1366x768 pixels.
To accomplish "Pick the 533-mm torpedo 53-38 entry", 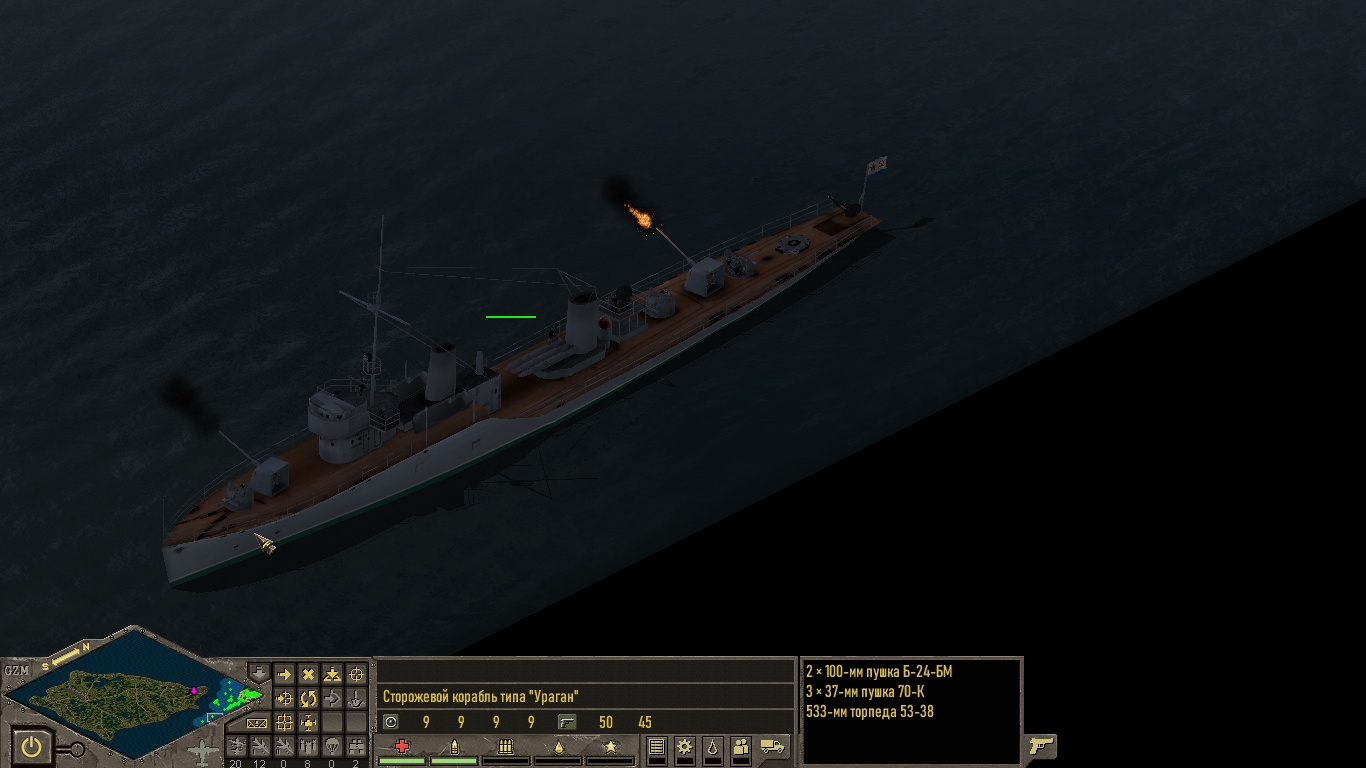I will pos(872,712).
